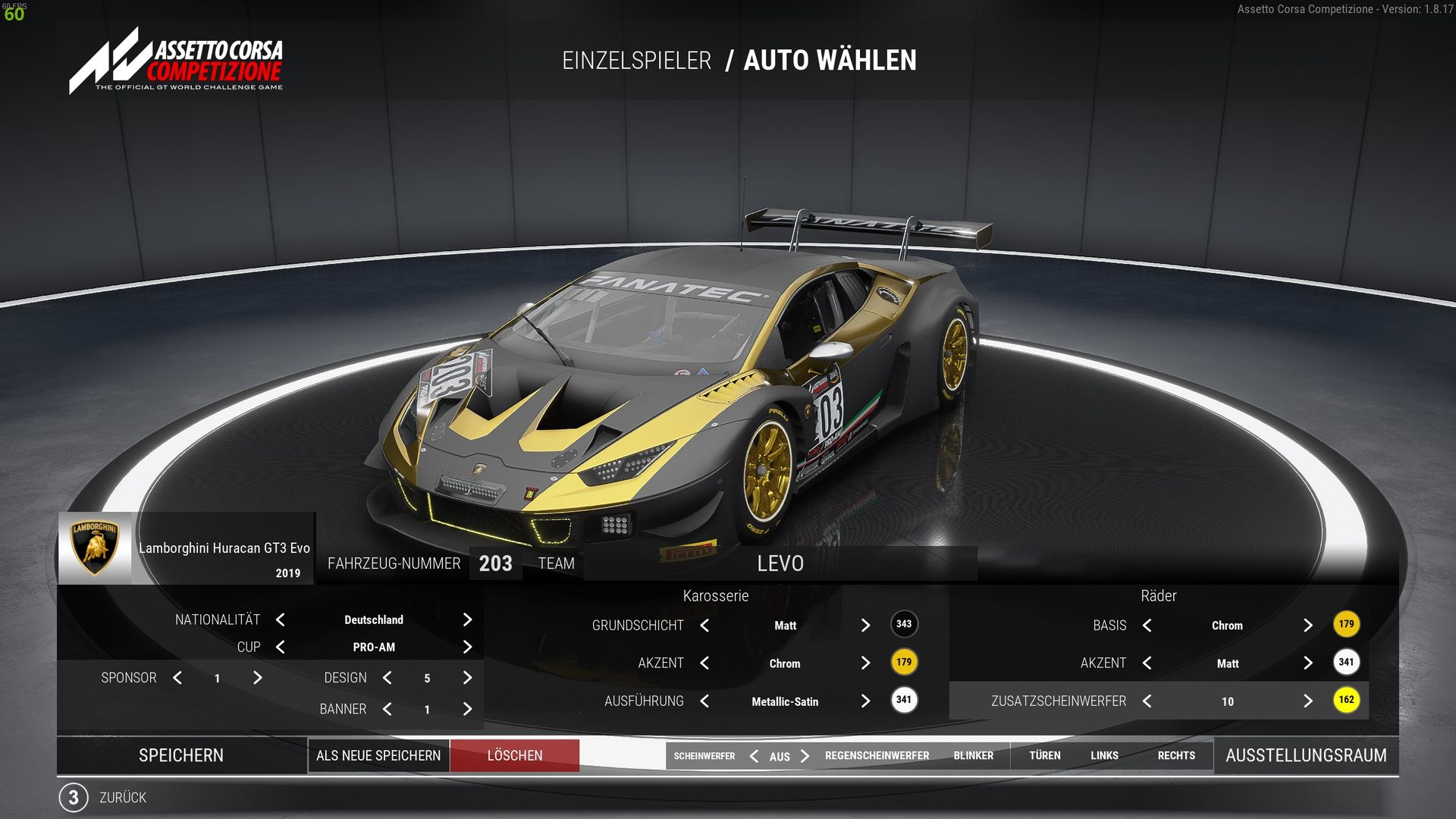Choose Als Neue Speichern
This screenshot has width=1456, height=819.
378,755
